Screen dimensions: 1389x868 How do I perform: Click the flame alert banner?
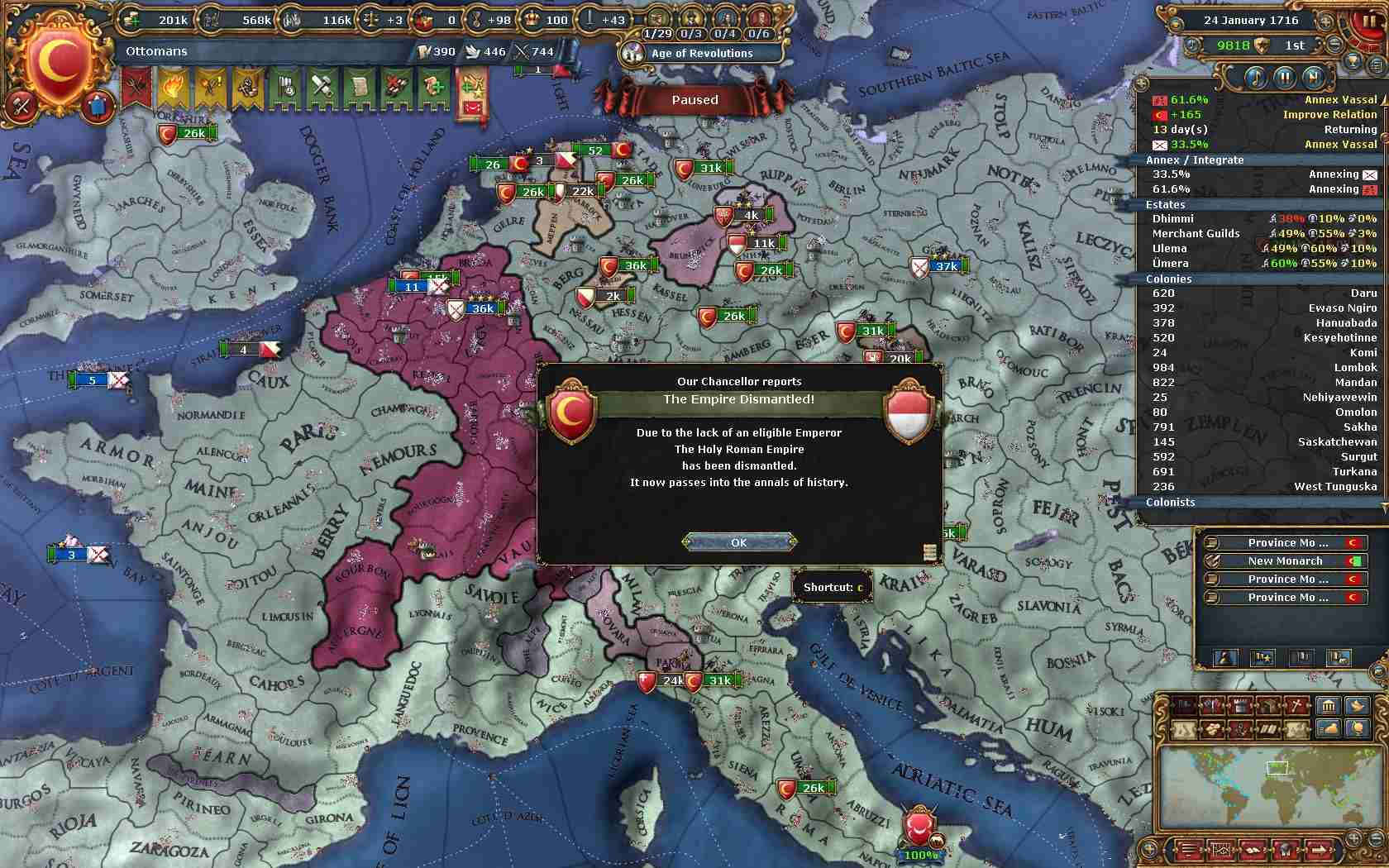click(174, 86)
